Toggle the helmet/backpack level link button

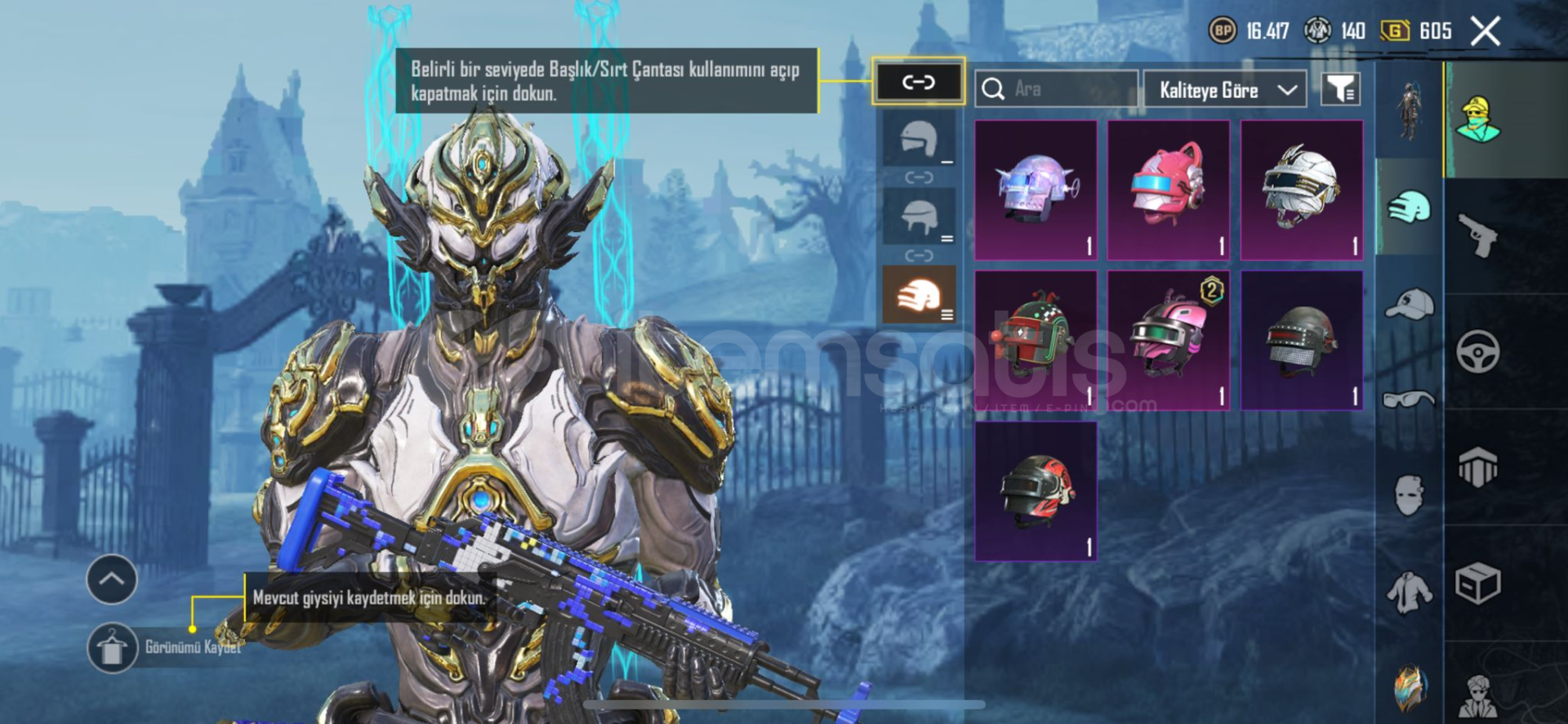click(x=918, y=82)
